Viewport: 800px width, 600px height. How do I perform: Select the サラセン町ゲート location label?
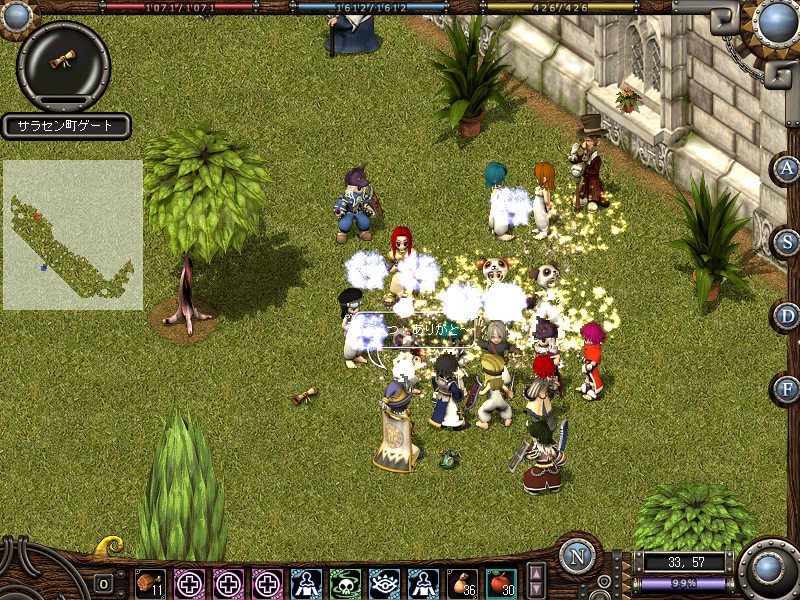click(x=66, y=126)
